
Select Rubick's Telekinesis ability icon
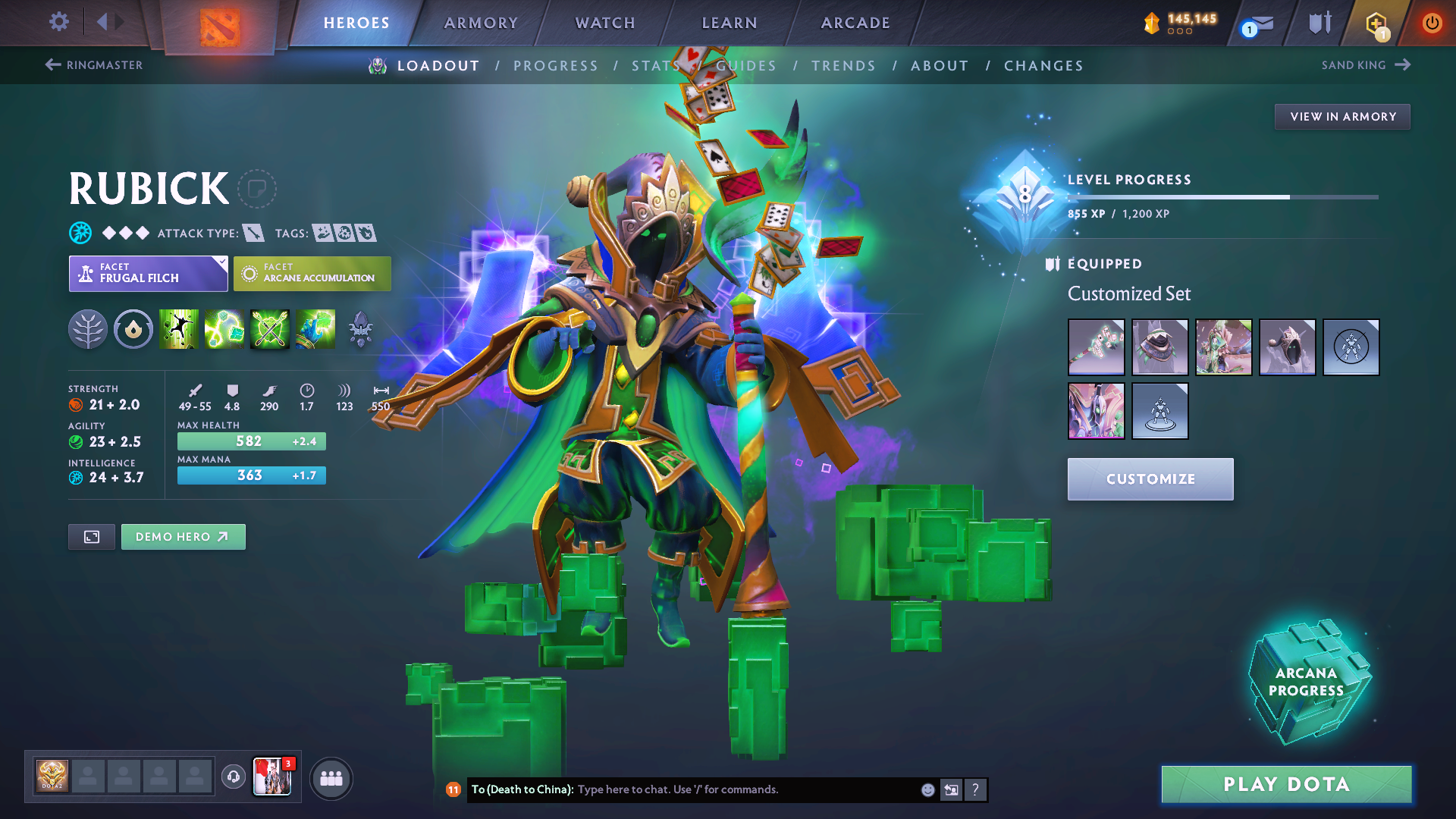(x=180, y=329)
